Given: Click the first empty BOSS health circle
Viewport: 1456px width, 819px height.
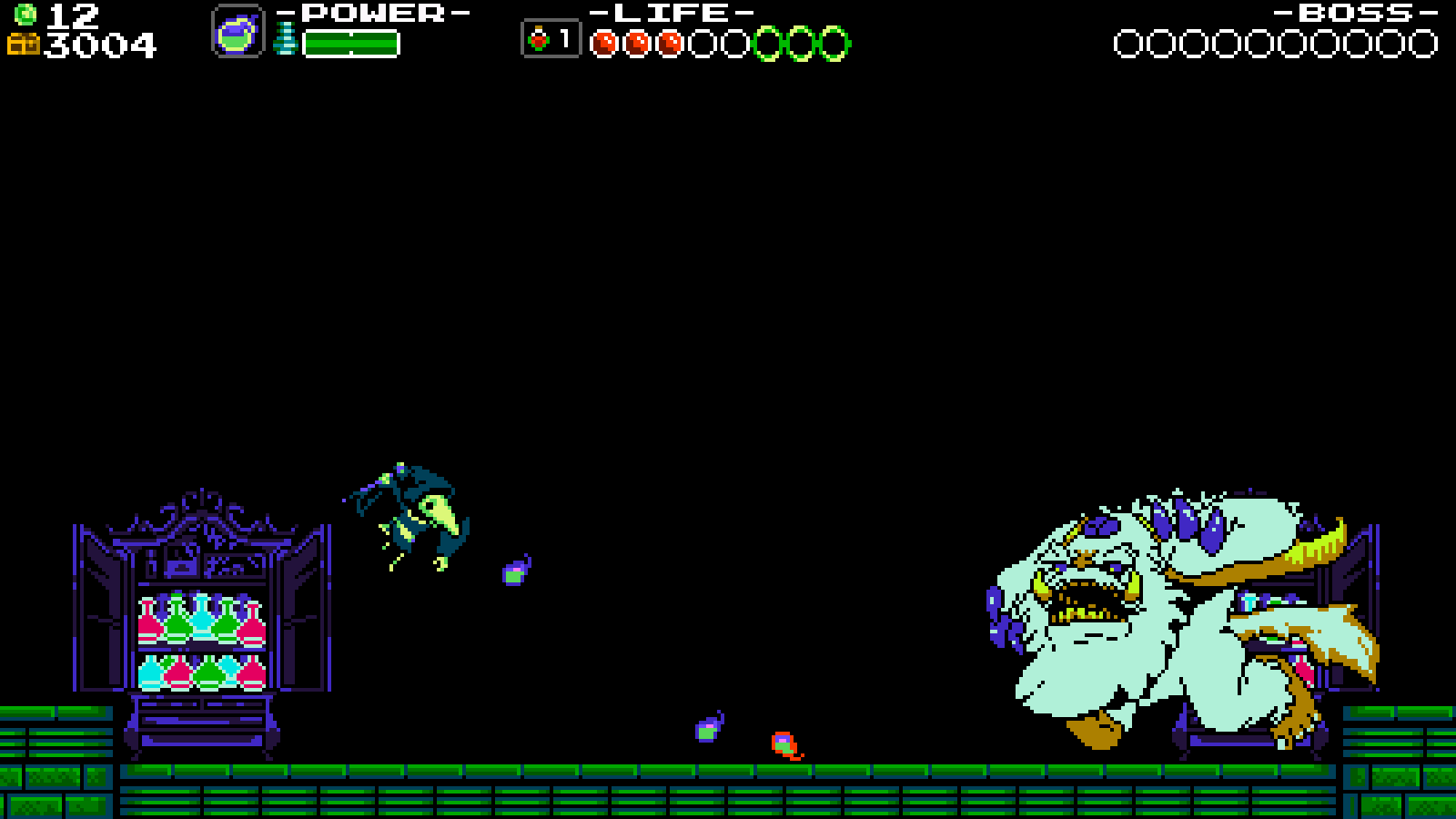Looking at the screenshot, I should (x=1127, y=41).
